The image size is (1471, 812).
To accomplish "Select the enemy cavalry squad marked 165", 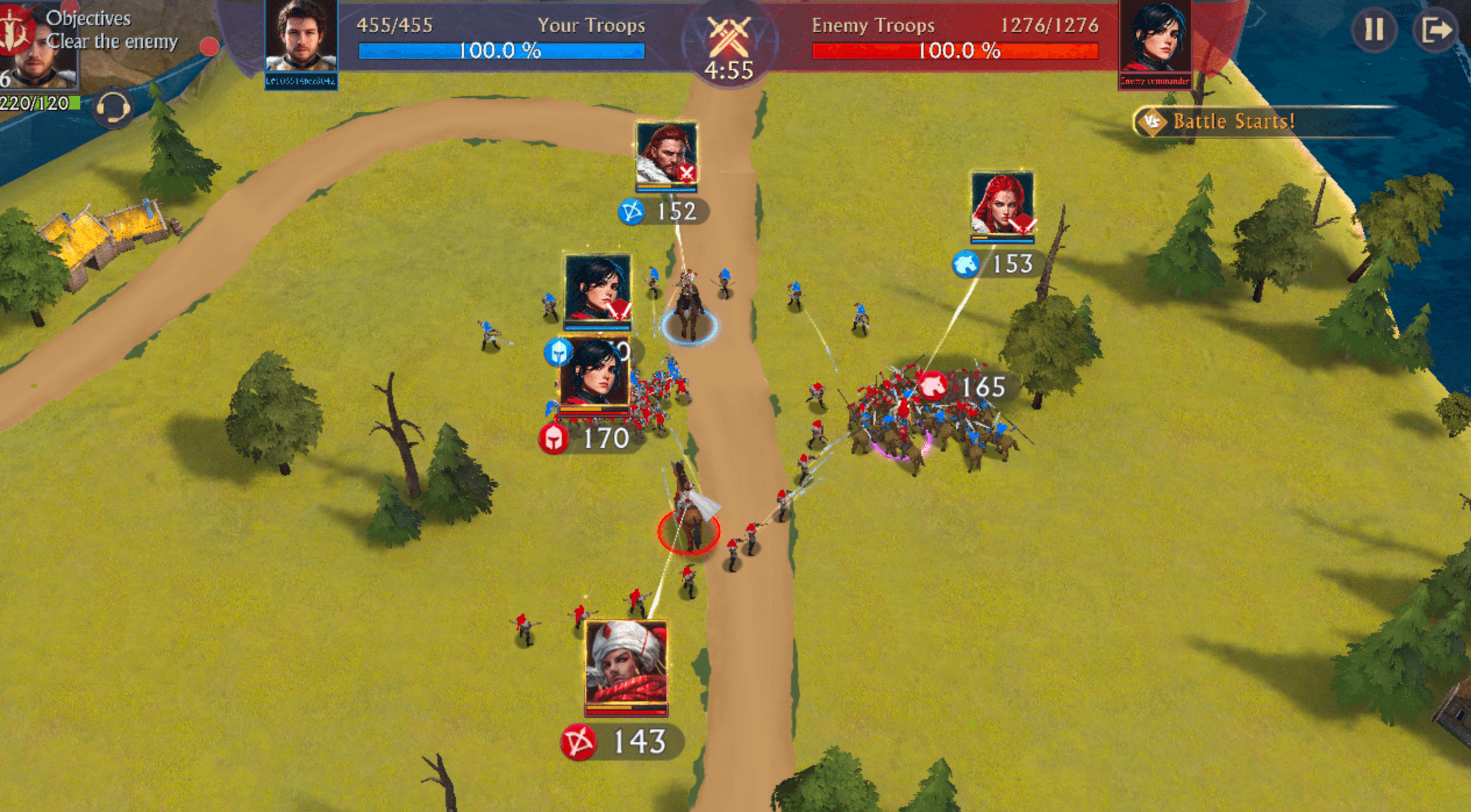I will click(x=965, y=386).
